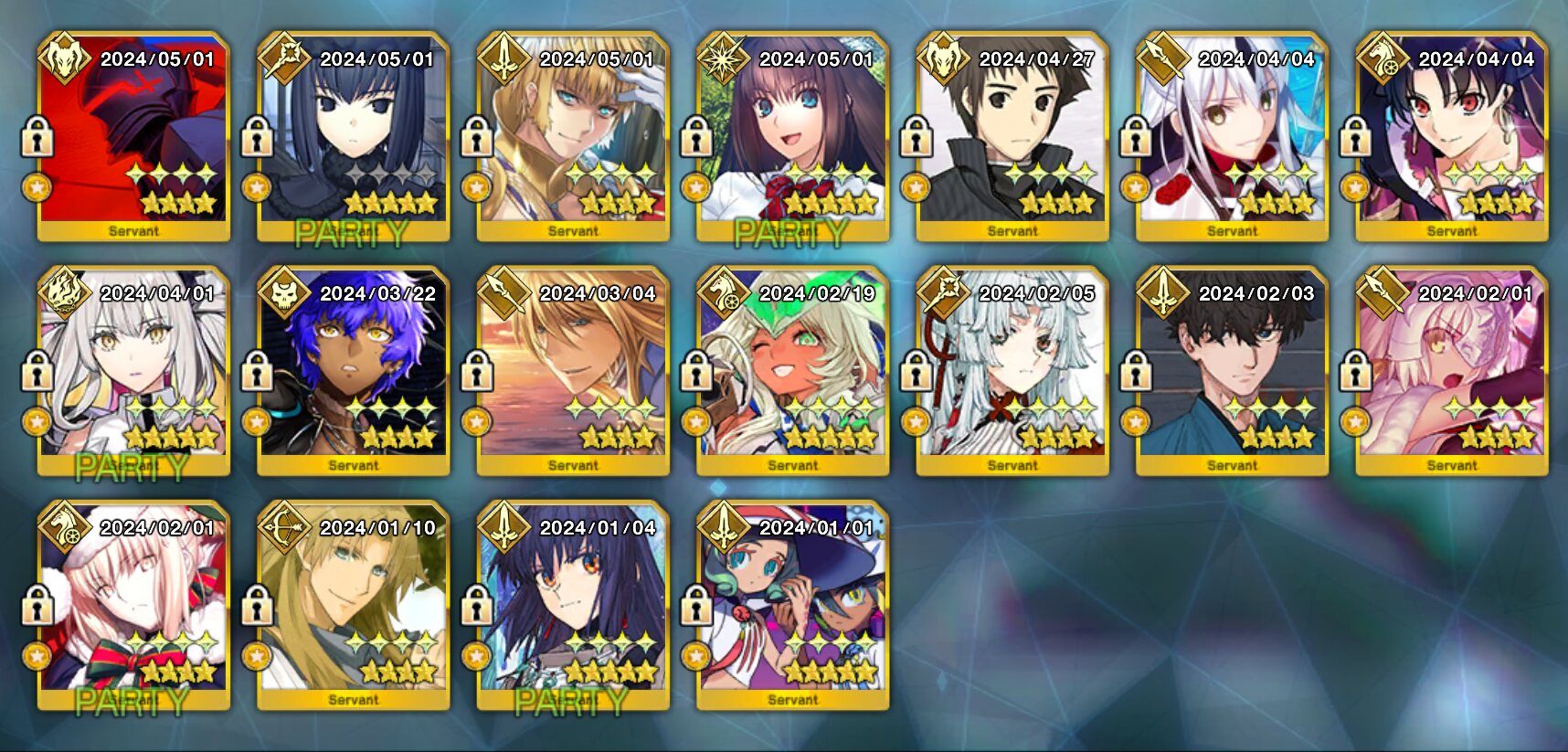Click the star coin beside the 2024/03/22 servant
The image size is (1568, 752).
[x=257, y=422]
